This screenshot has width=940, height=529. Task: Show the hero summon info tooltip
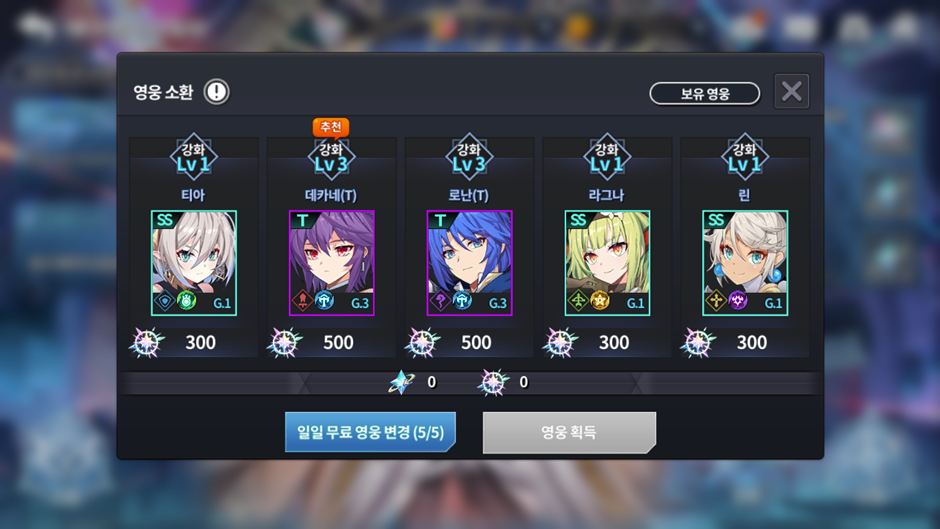(x=216, y=93)
